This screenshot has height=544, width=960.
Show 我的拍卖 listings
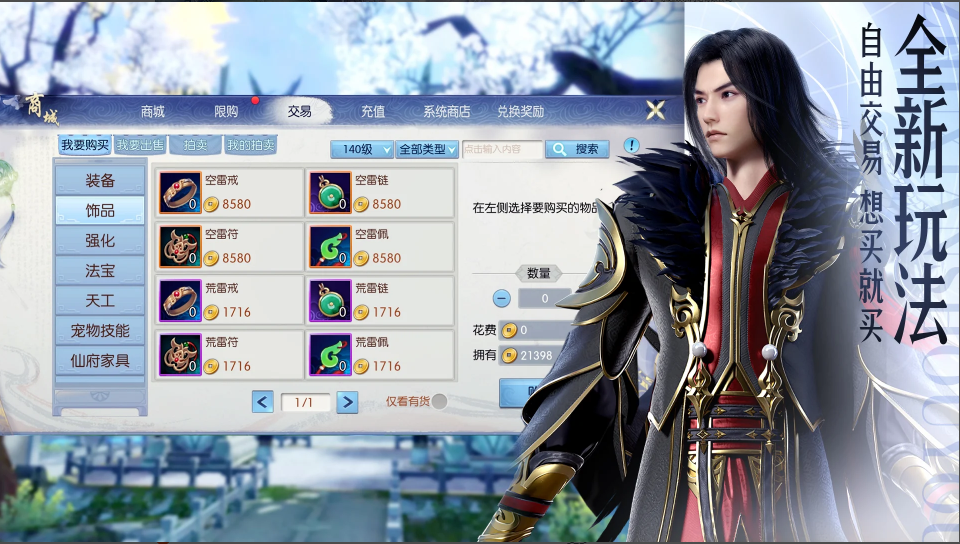250,145
